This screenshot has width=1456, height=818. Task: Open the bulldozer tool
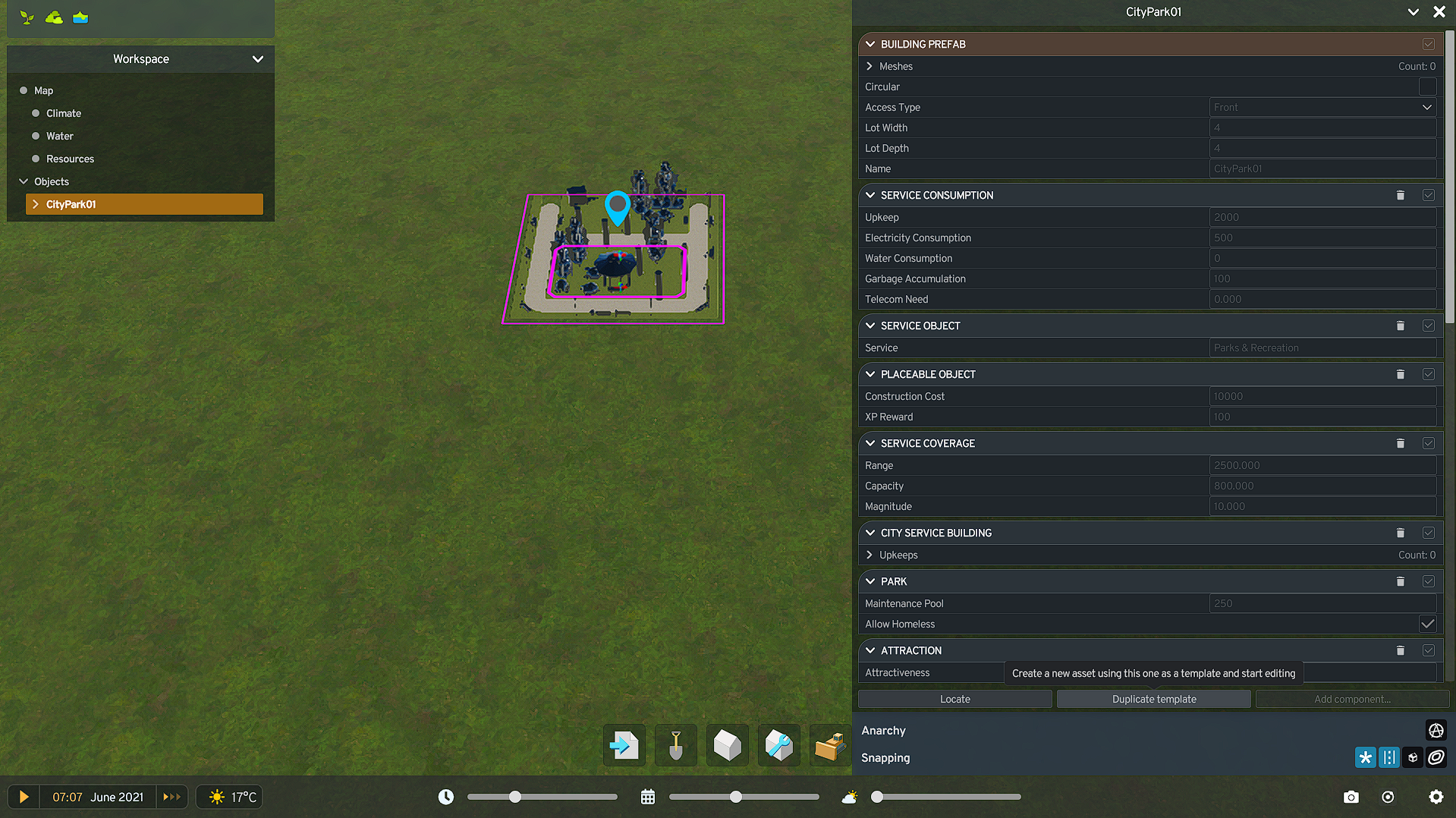[830, 745]
